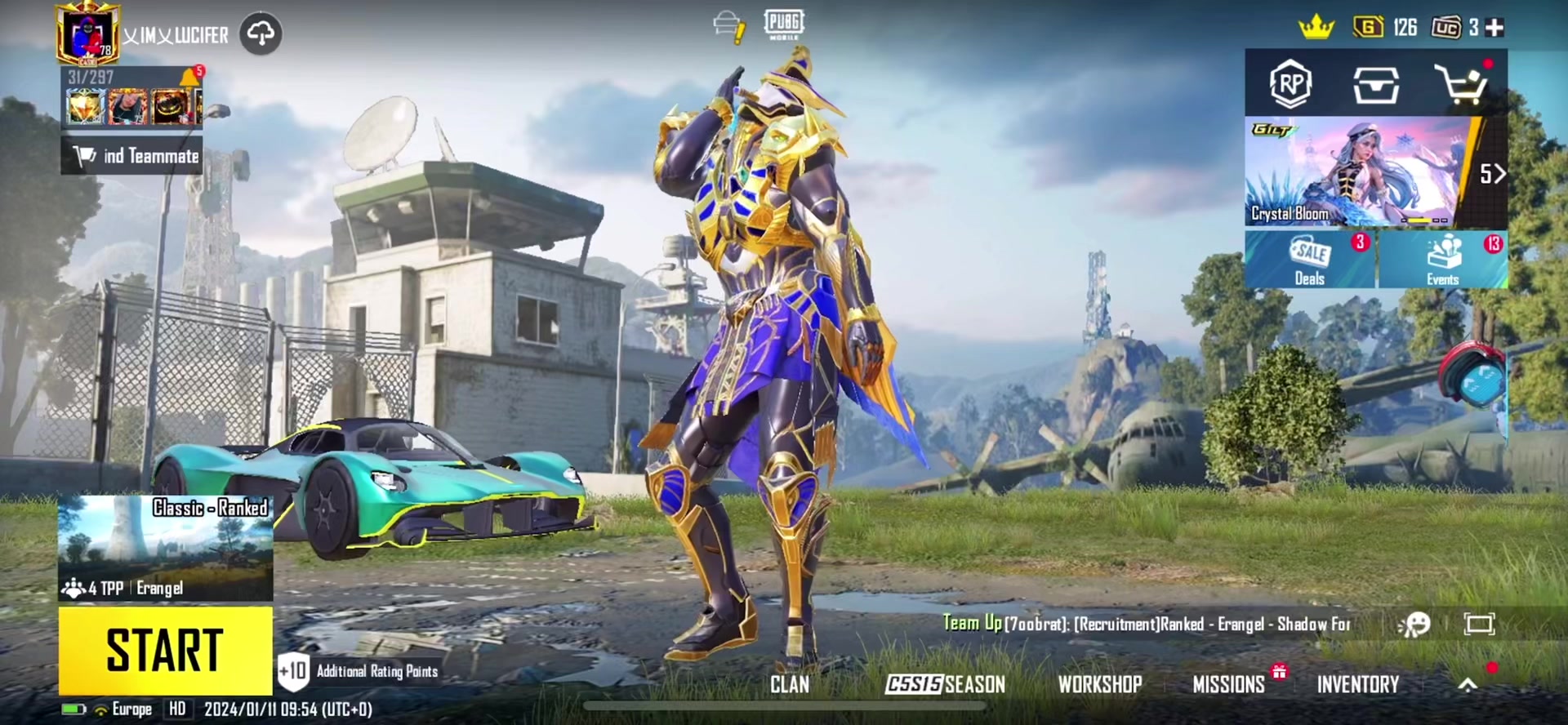Open the C5S15 Season page
The image size is (1568, 725).
[945, 684]
